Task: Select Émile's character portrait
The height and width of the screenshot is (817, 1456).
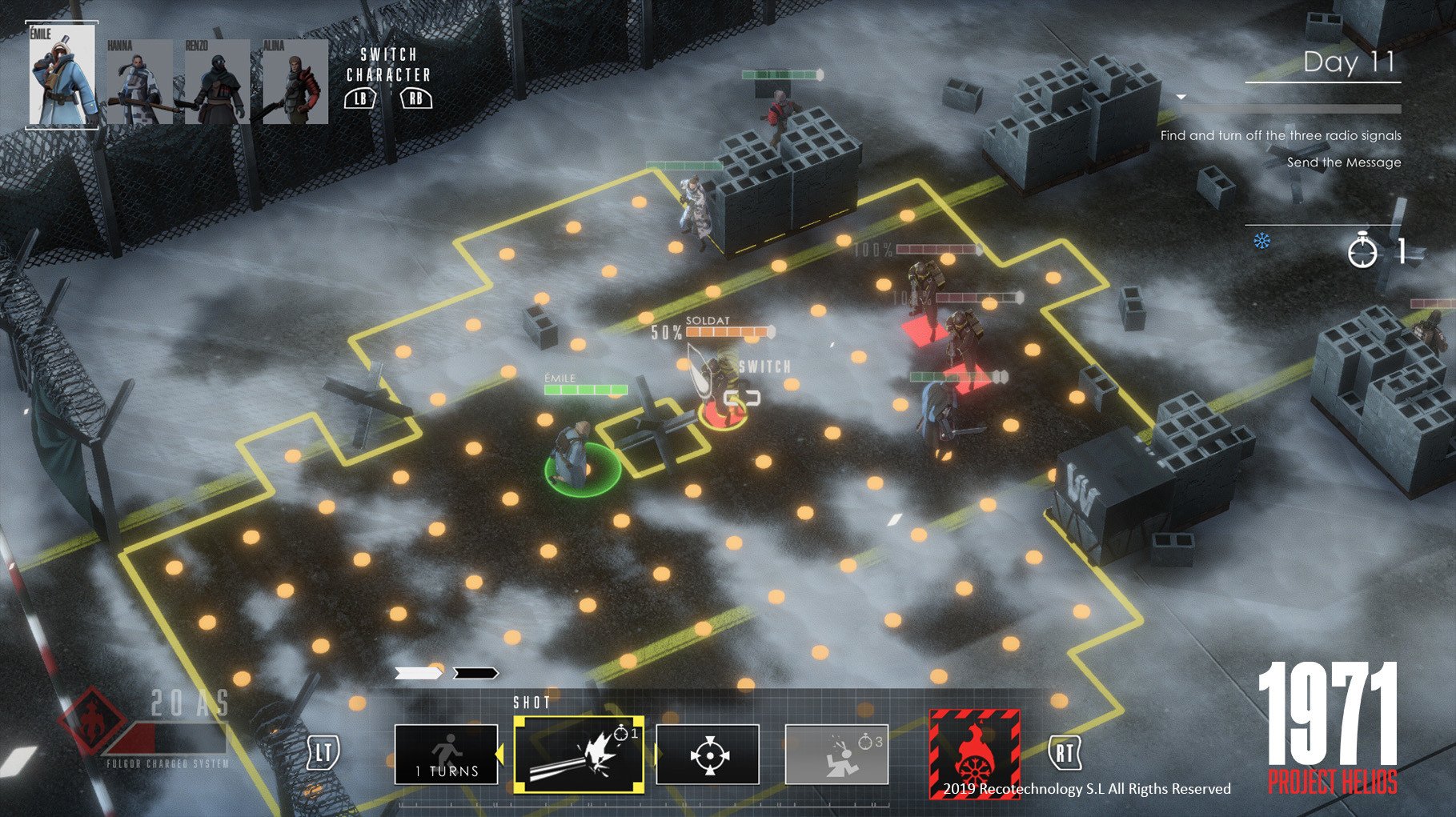Action: coord(62,75)
